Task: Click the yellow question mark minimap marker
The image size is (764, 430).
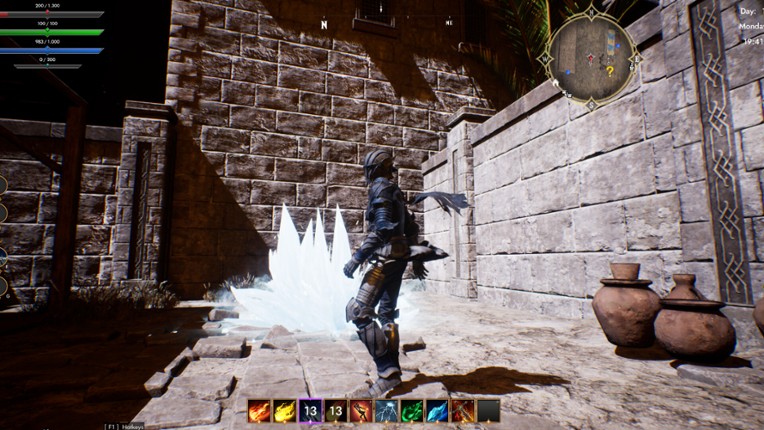Action: (x=609, y=71)
